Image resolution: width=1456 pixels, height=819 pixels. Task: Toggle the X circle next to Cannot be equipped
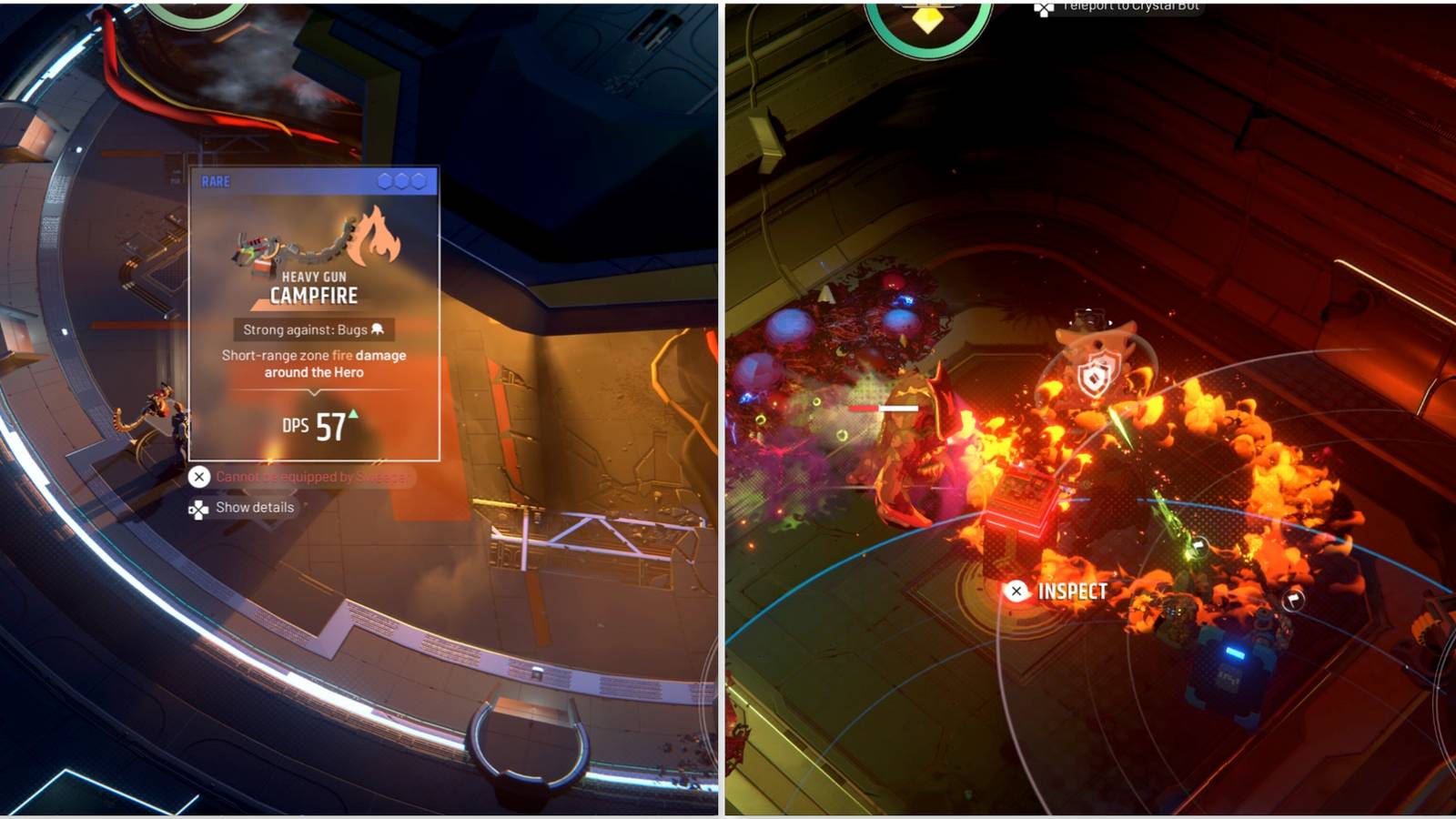tap(199, 476)
